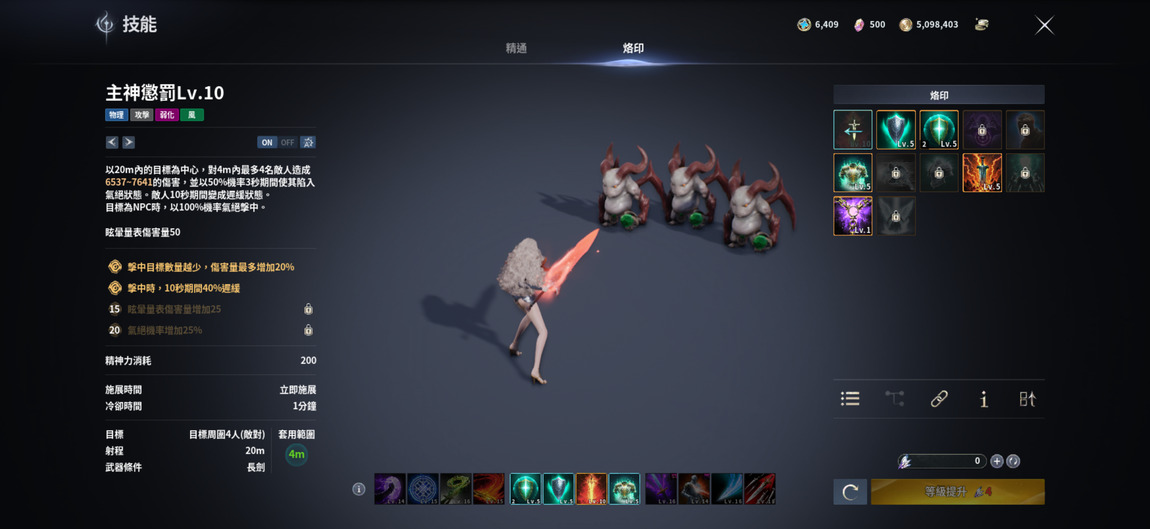Switch to the 精通 tab
The width and height of the screenshot is (1150, 529).
516,48
